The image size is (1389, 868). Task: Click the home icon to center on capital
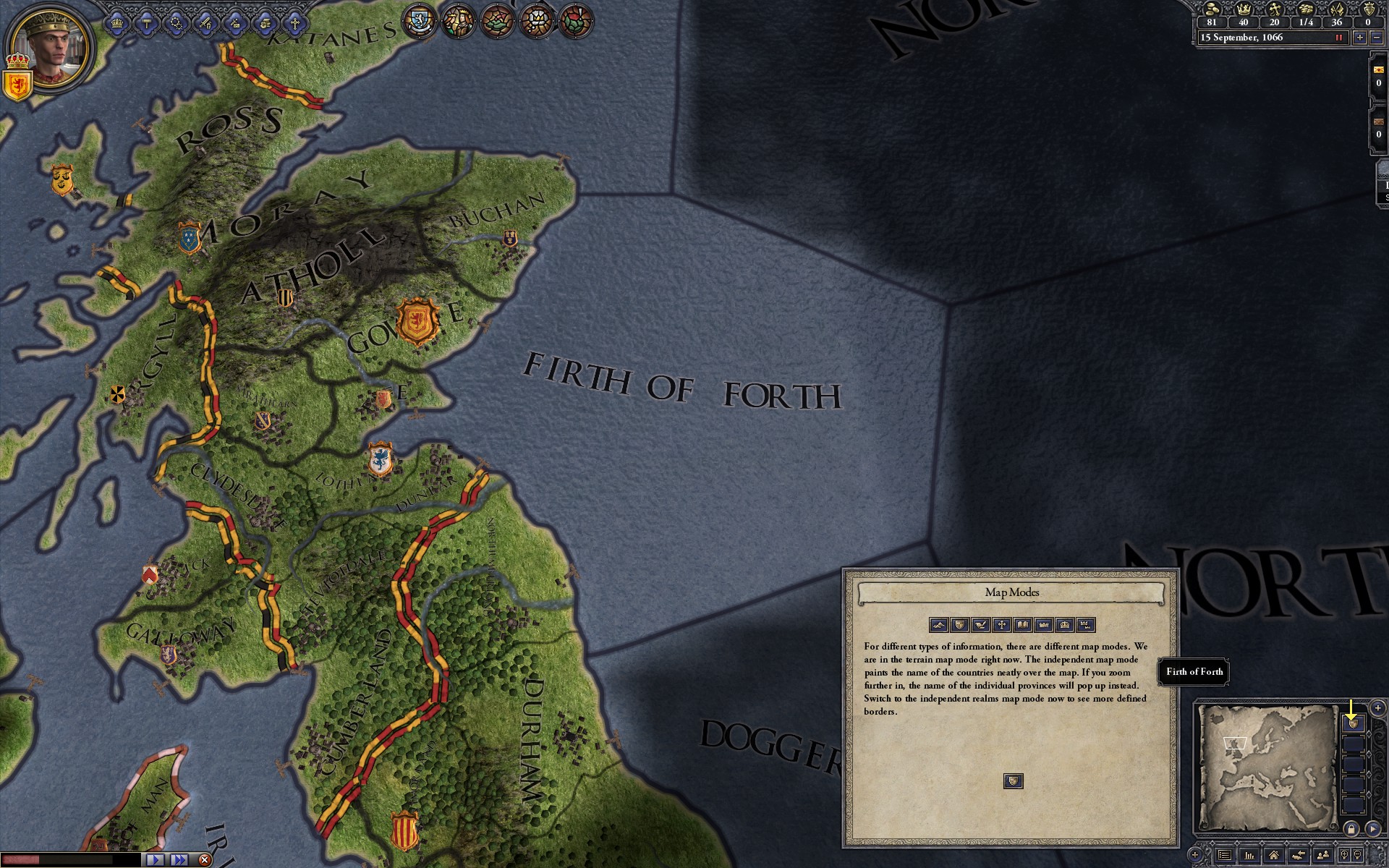click(x=1275, y=856)
